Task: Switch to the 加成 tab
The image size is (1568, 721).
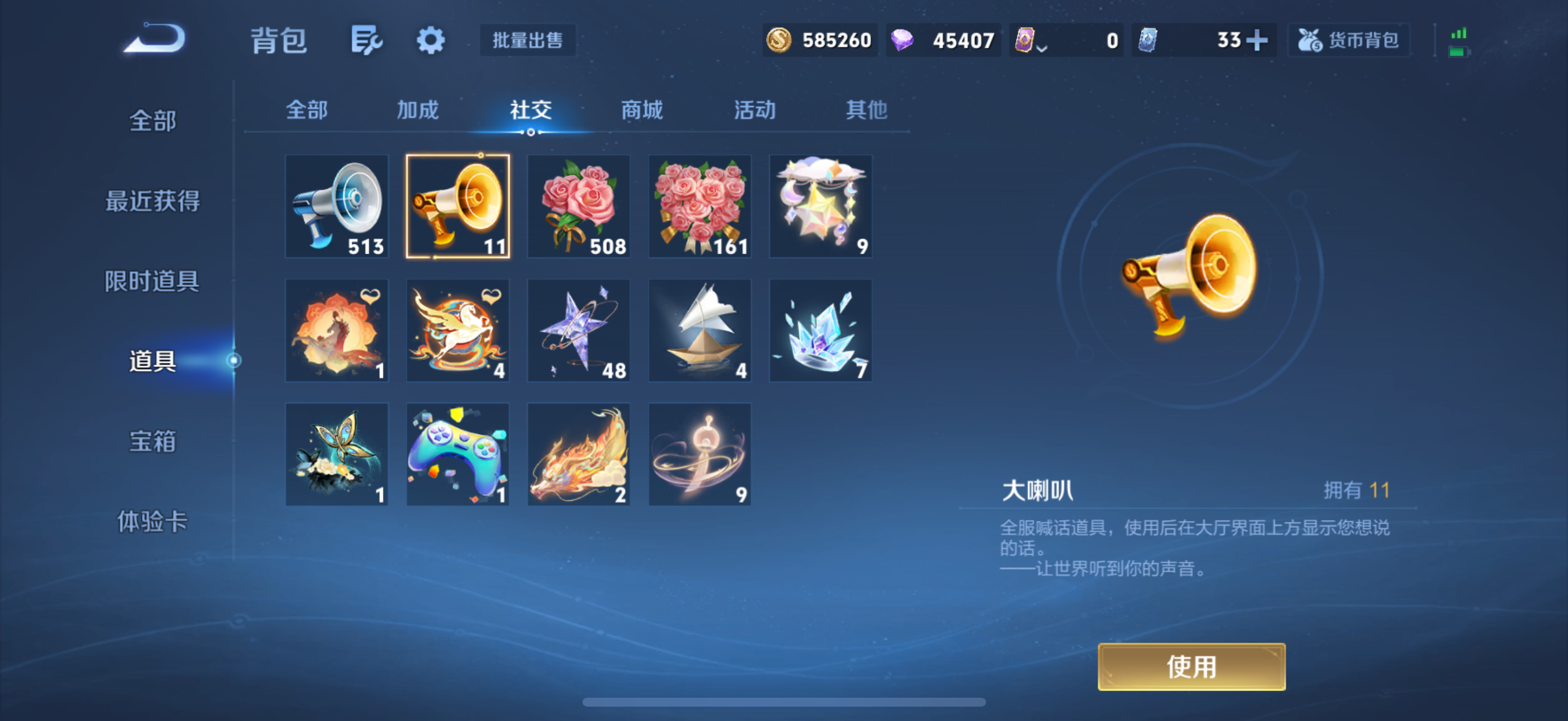Action: [x=418, y=110]
